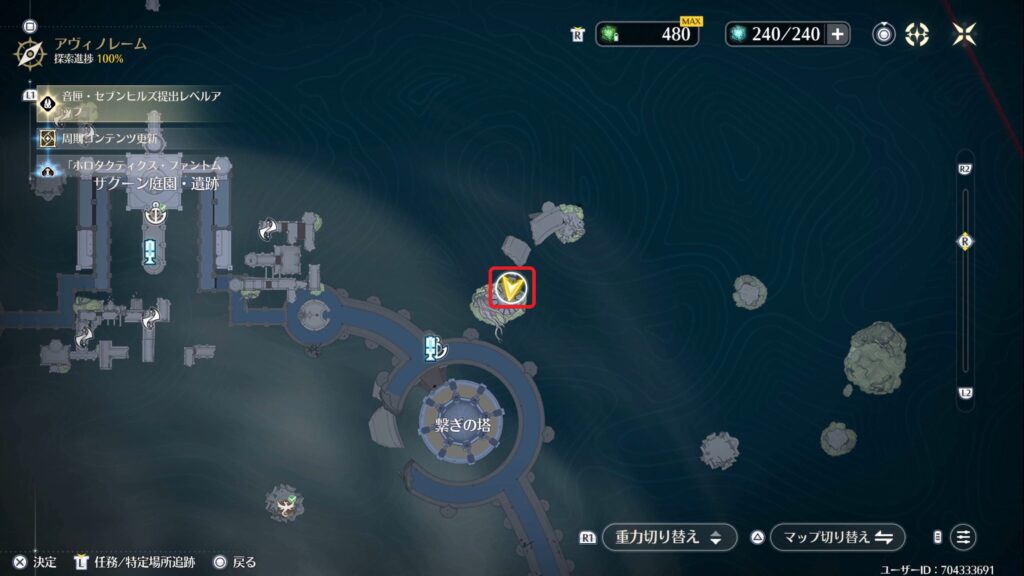Viewport: 1024px width, 576px height.
Task: Adjust the map zoom slider handle
Action: [965, 241]
